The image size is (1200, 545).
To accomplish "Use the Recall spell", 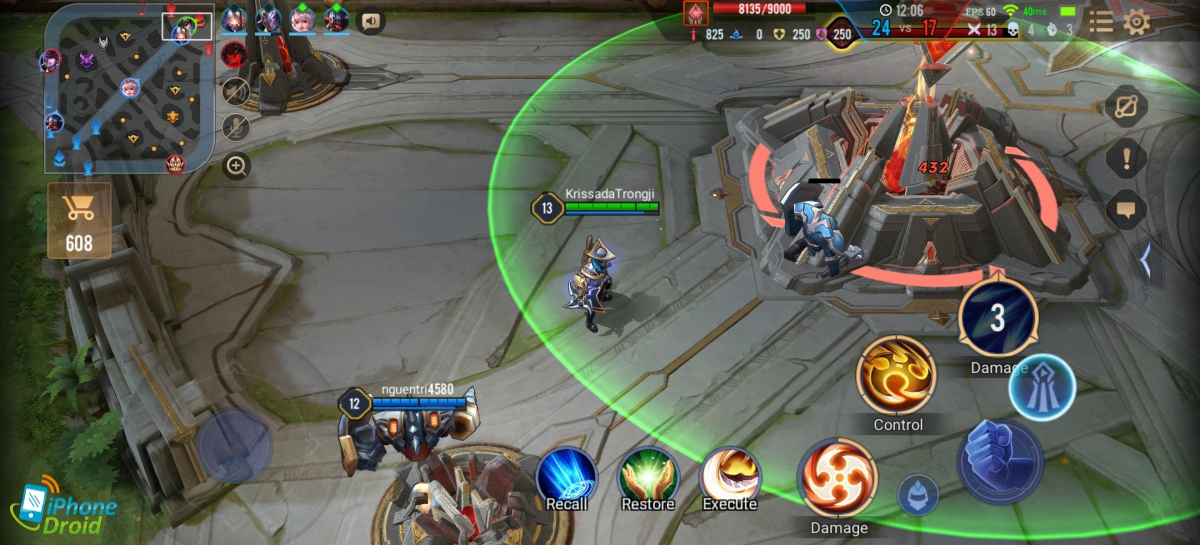I will (x=567, y=479).
